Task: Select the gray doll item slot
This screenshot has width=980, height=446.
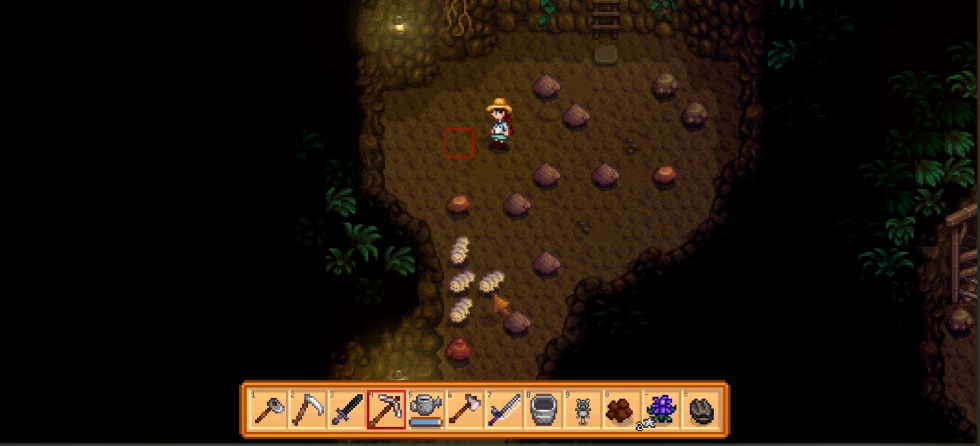Action: [x=582, y=410]
